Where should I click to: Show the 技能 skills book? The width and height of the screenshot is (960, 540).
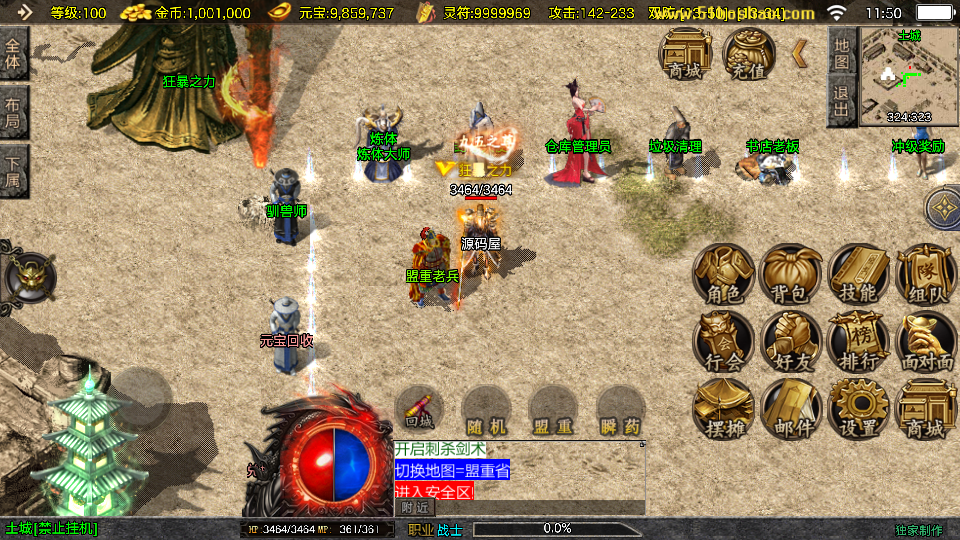(x=858, y=273)
